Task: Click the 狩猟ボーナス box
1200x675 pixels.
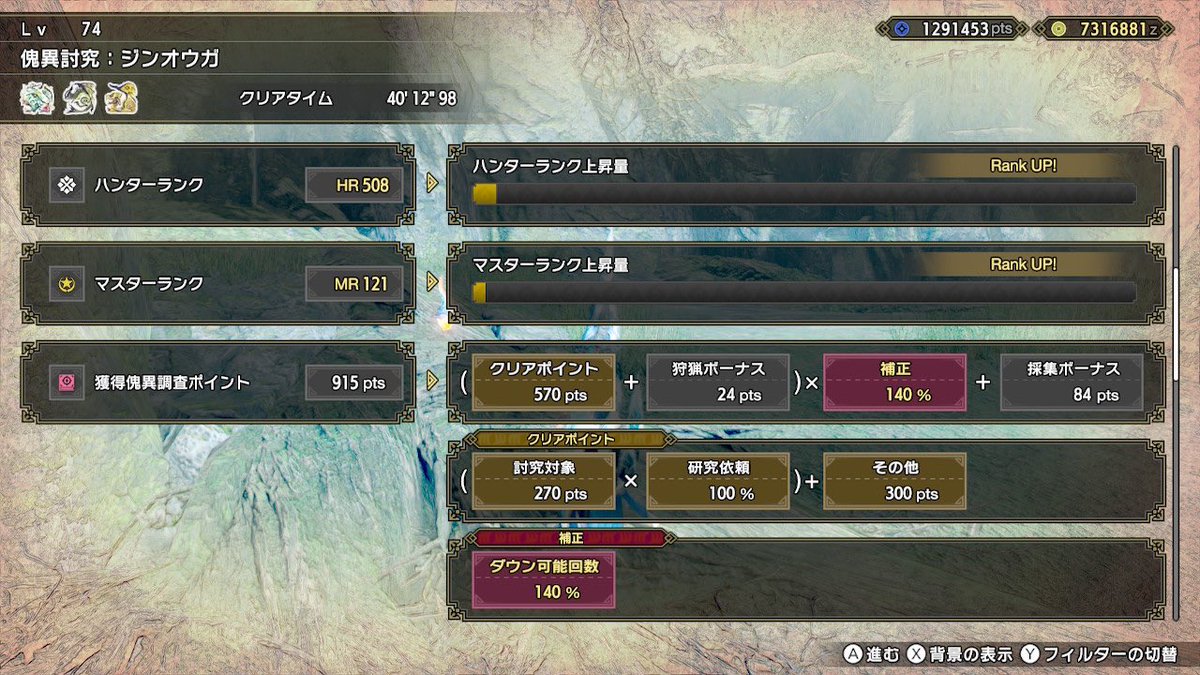Action: (718, 382)
